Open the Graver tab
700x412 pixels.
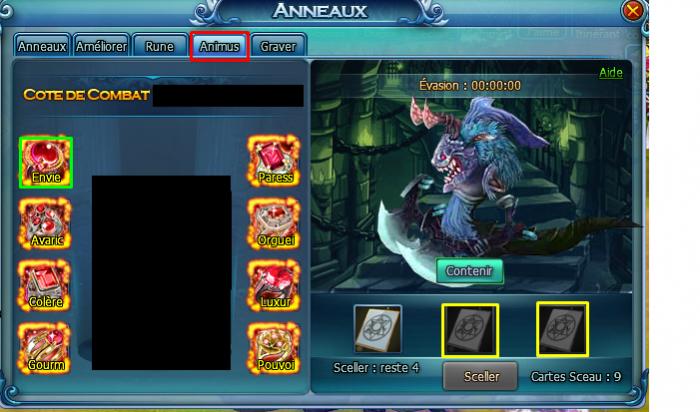278,46
